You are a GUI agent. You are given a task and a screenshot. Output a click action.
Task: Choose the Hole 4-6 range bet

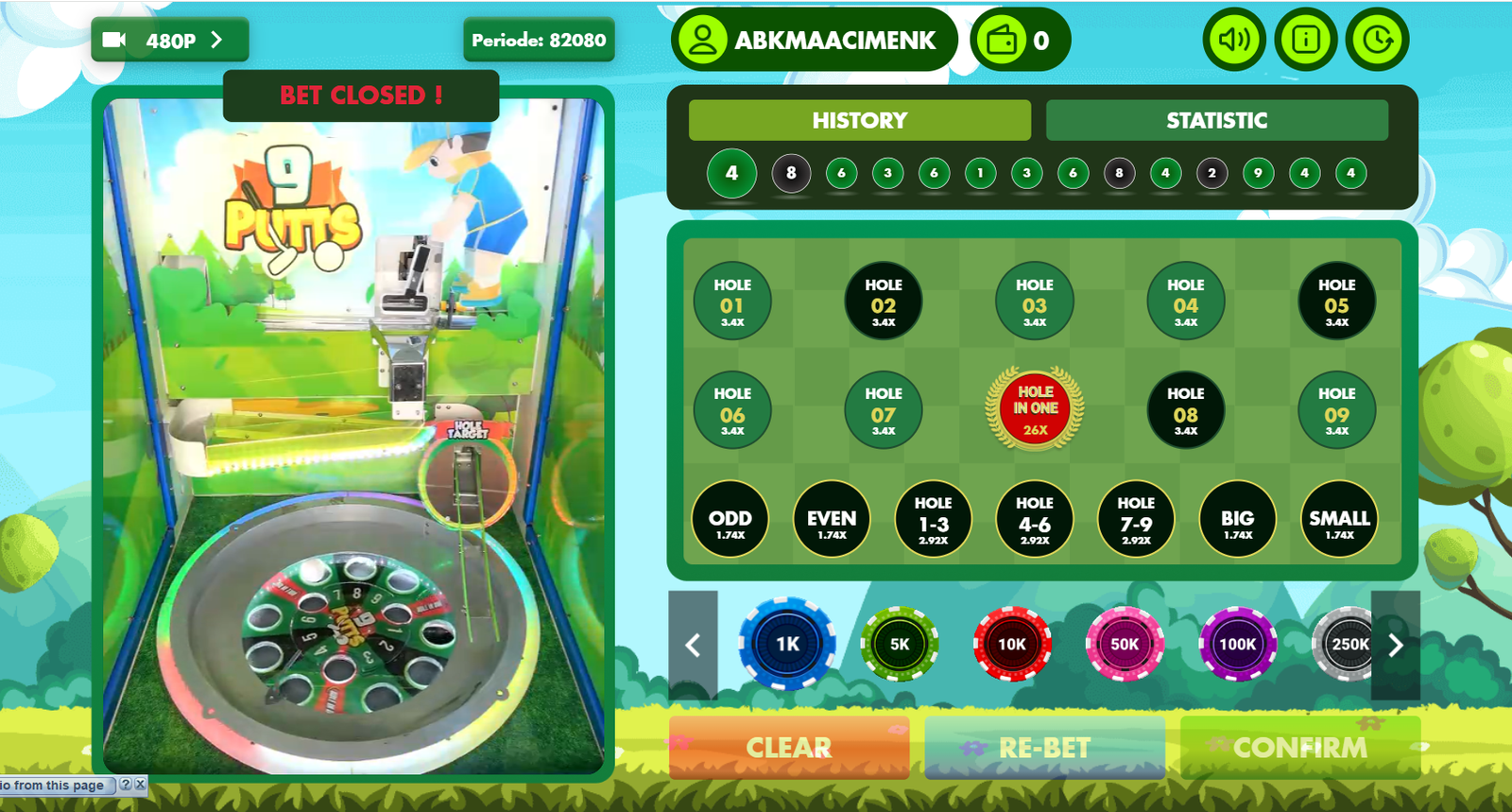1034,519
